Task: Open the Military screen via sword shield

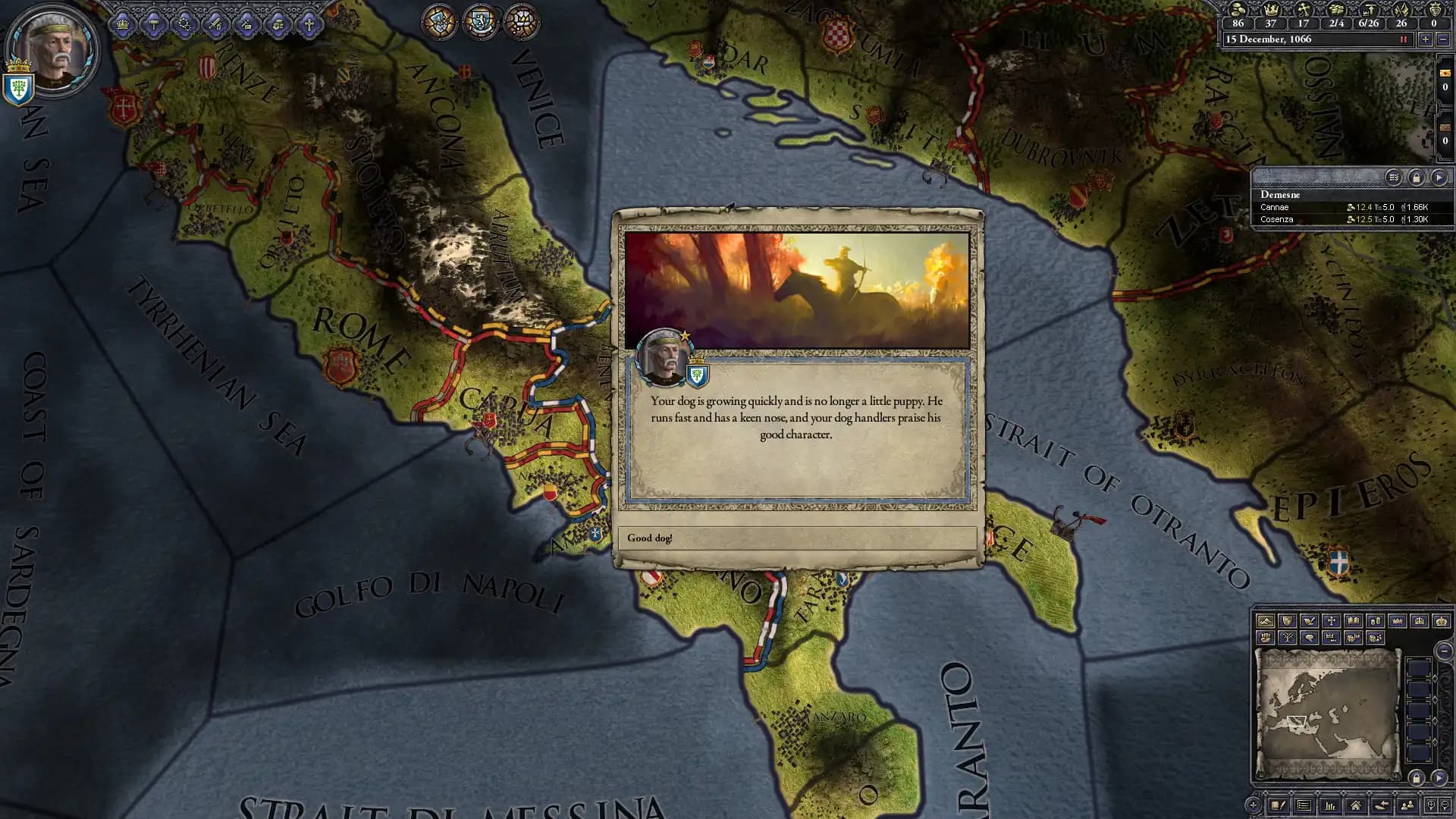Action: (215, 24)
